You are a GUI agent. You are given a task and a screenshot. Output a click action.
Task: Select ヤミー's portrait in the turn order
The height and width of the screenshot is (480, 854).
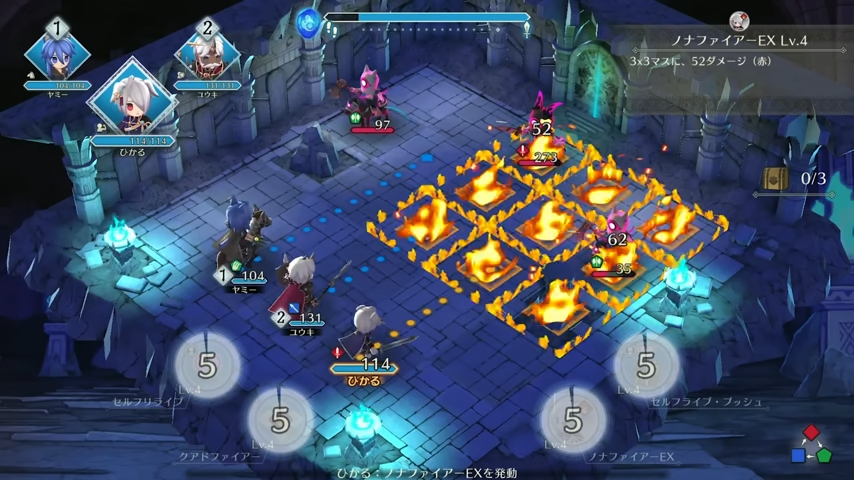coord(57,53)
